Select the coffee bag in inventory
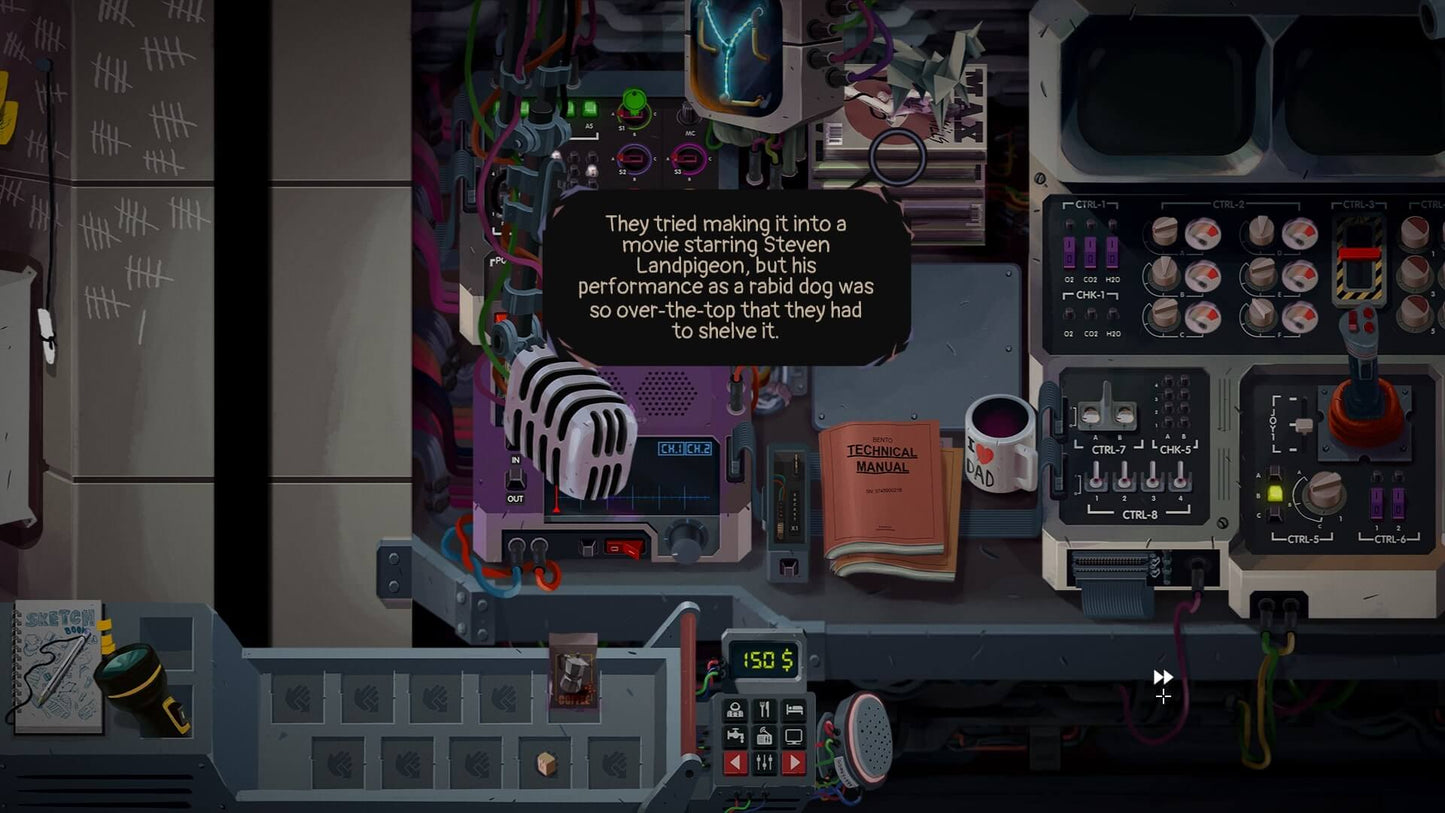Screen dimensions: 1445x813 tap(573, 672)
